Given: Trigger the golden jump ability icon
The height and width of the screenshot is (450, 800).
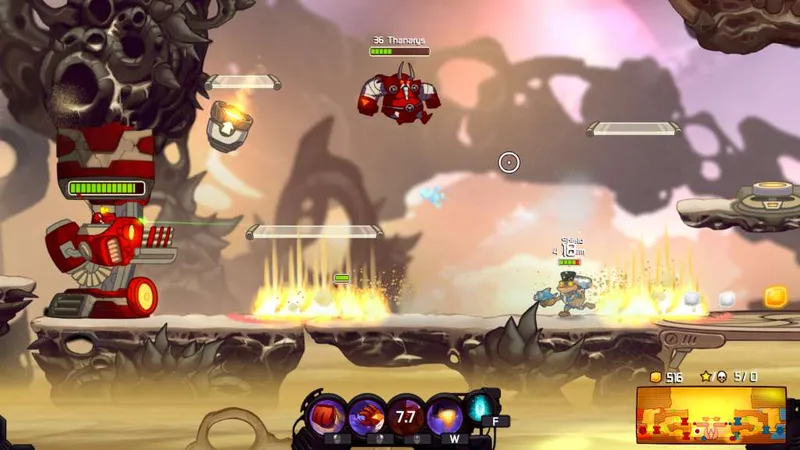Looking at the screenshot, I should coord(444,415).
